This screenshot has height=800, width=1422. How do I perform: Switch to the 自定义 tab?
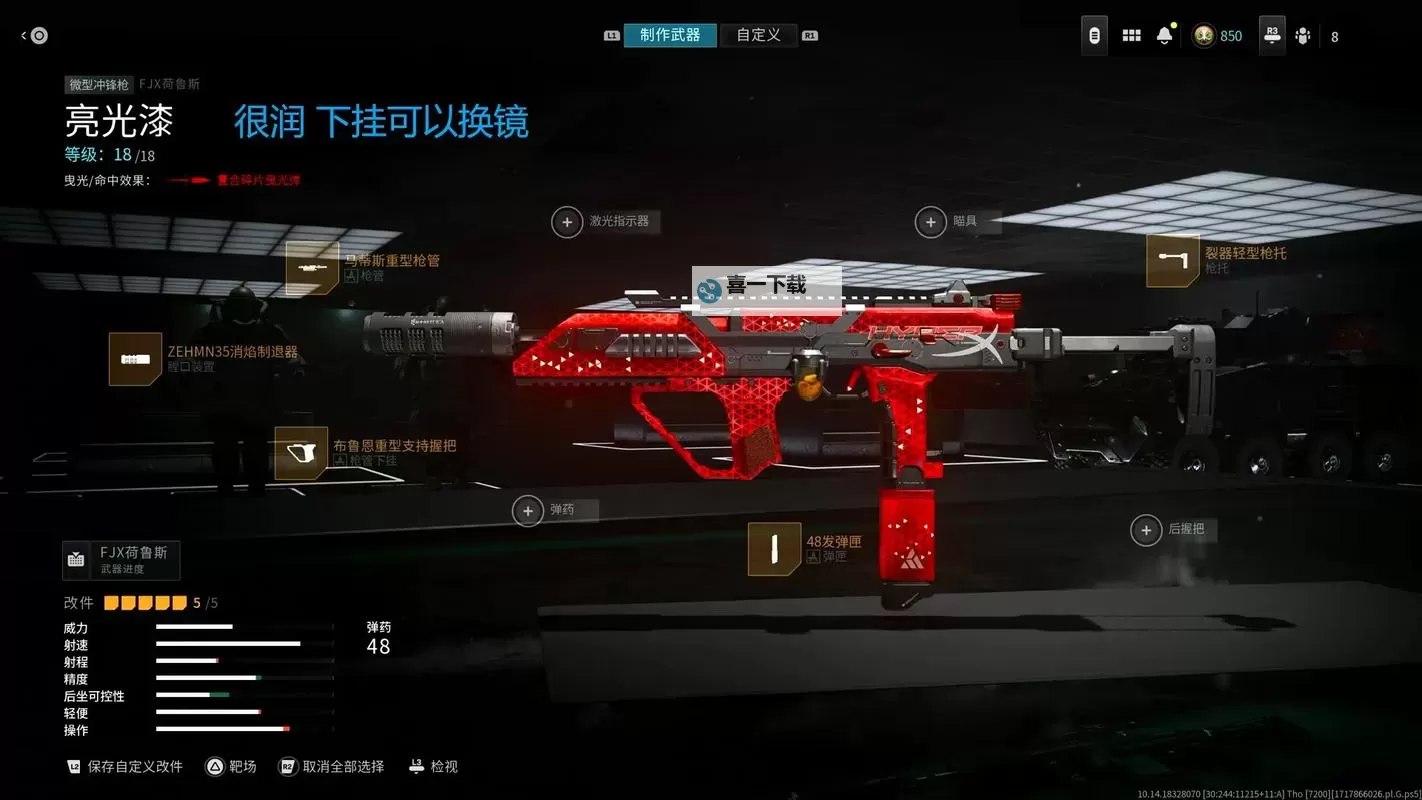(758, 33)
